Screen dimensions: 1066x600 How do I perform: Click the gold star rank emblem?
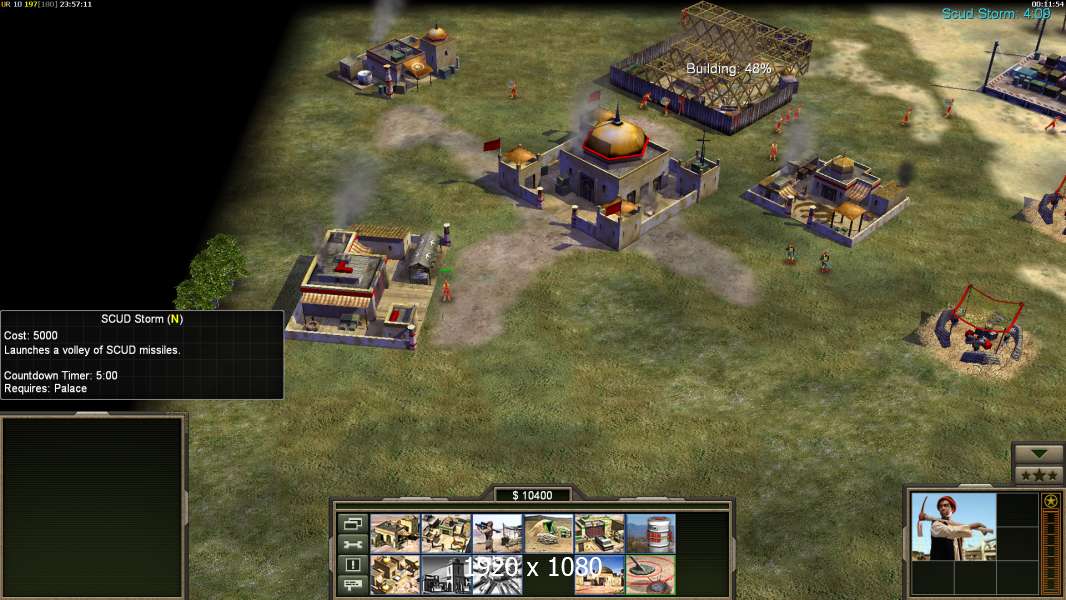[x=1050, y=501]
